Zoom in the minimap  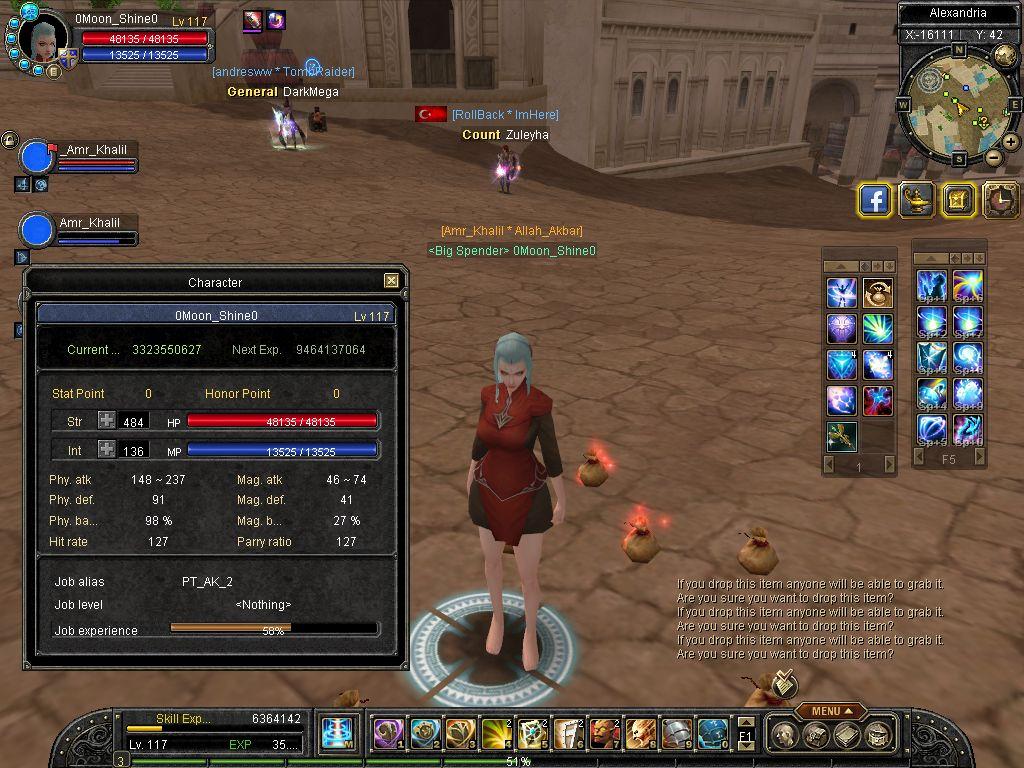(x=1010, y=142)
